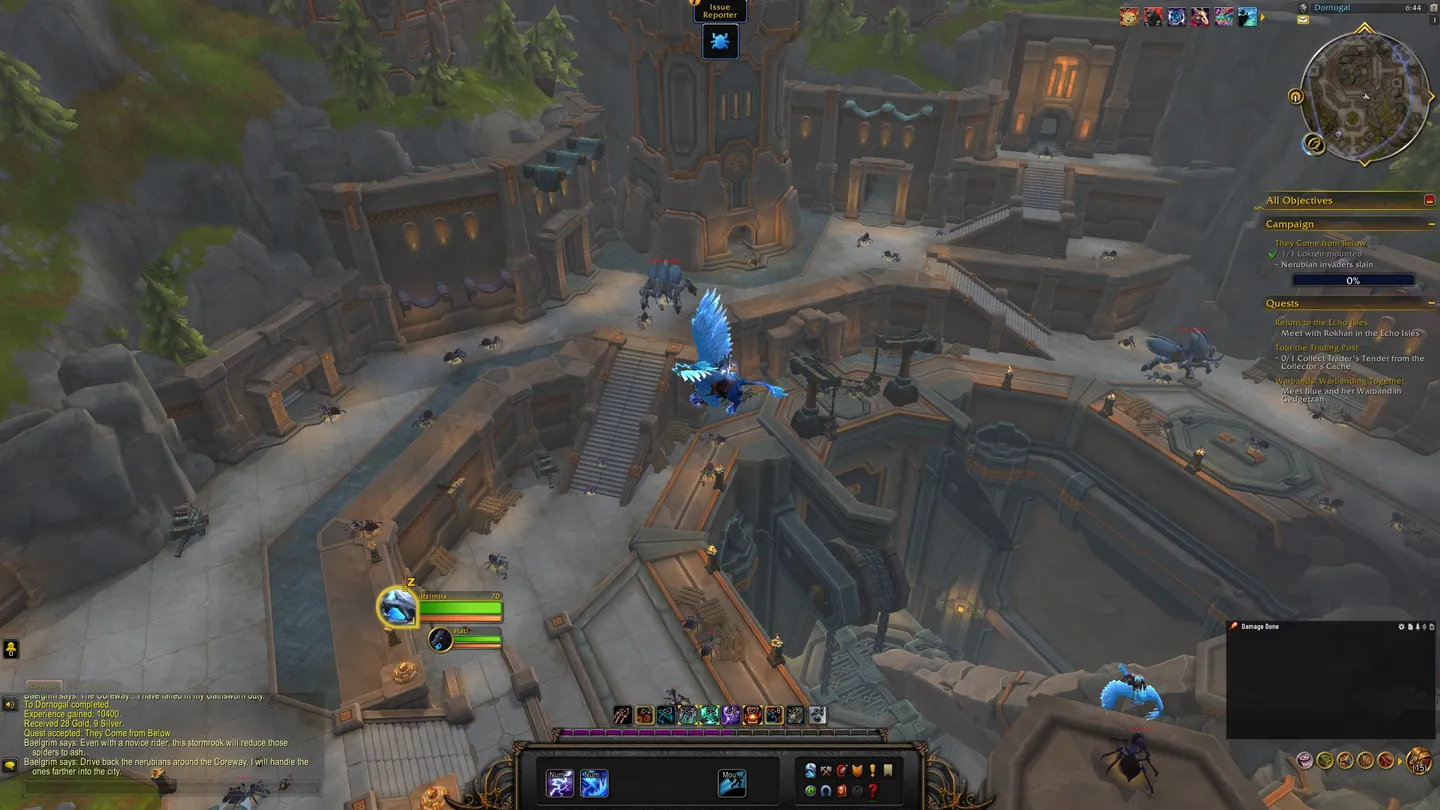Viewport: 1440px width, 810px height.
Task: Select the Professions icon in the micro menu
Action: [825, 772]
